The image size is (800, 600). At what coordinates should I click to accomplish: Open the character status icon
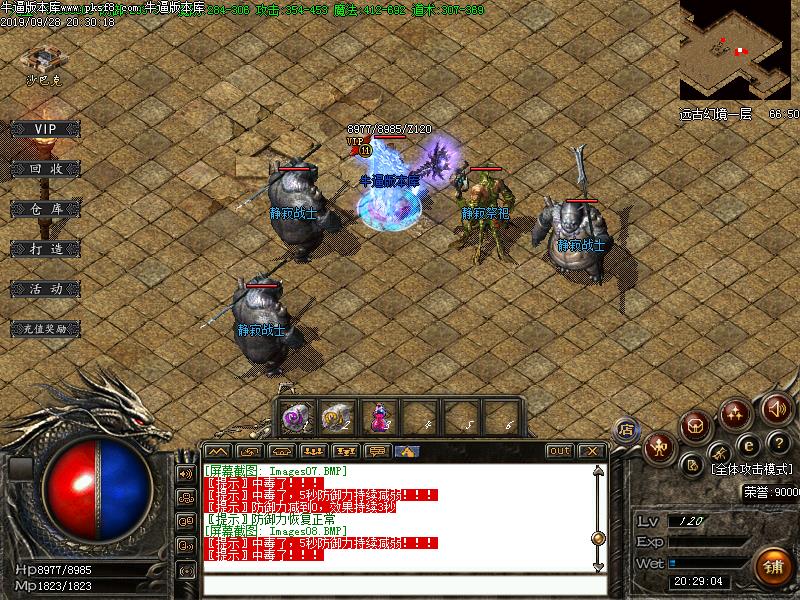pos(659,447)
